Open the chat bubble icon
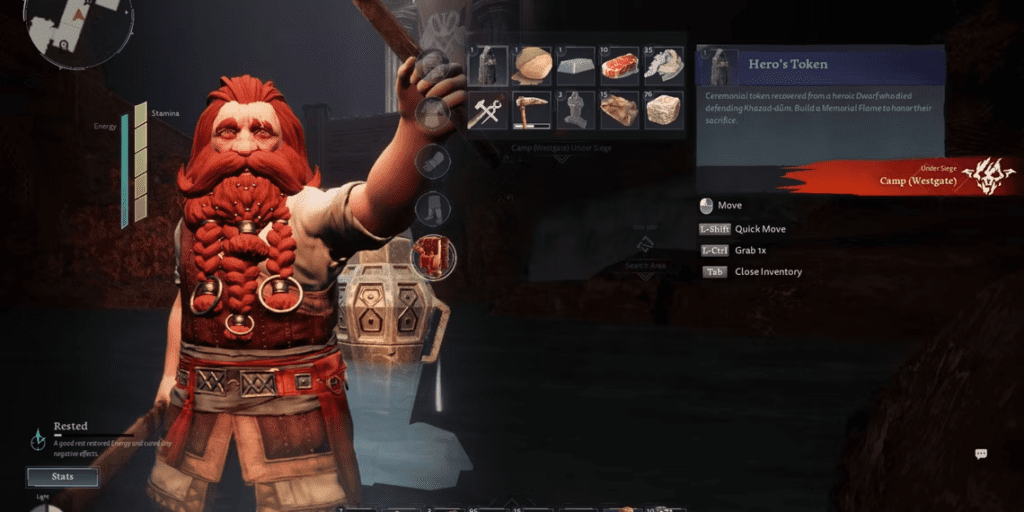The image size is (1024, 512). pos(981,454)
